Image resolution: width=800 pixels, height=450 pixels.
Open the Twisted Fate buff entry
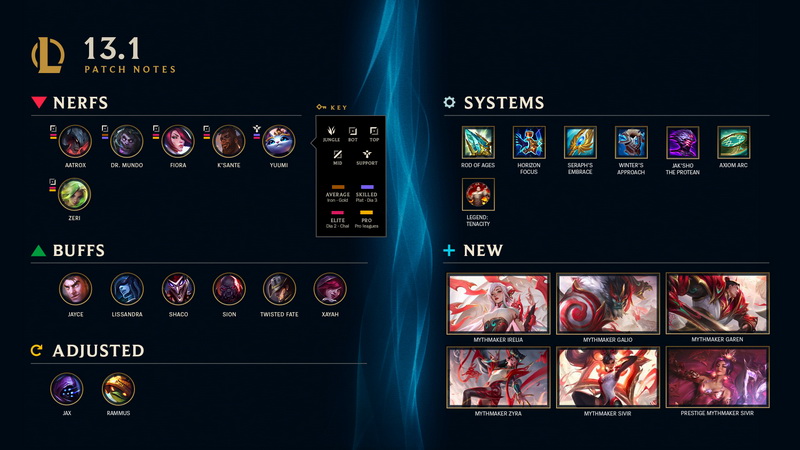point(279,290)
